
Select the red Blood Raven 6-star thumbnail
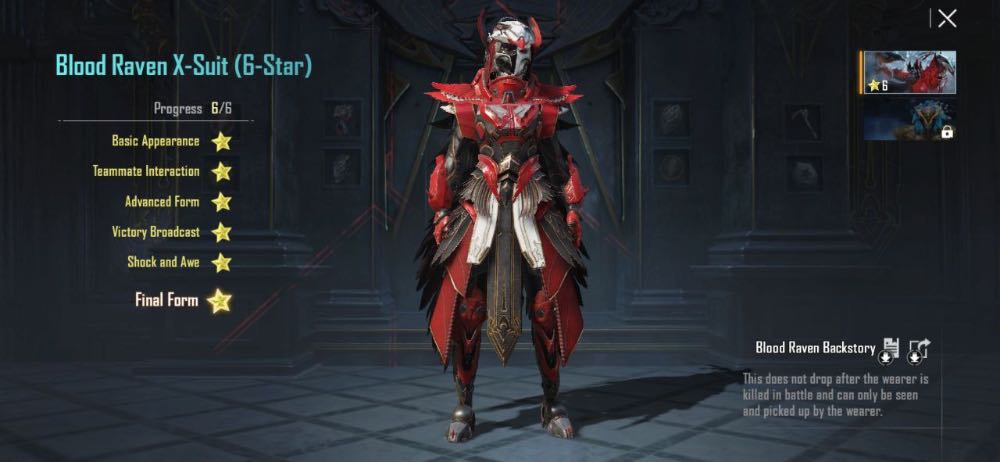909,72
